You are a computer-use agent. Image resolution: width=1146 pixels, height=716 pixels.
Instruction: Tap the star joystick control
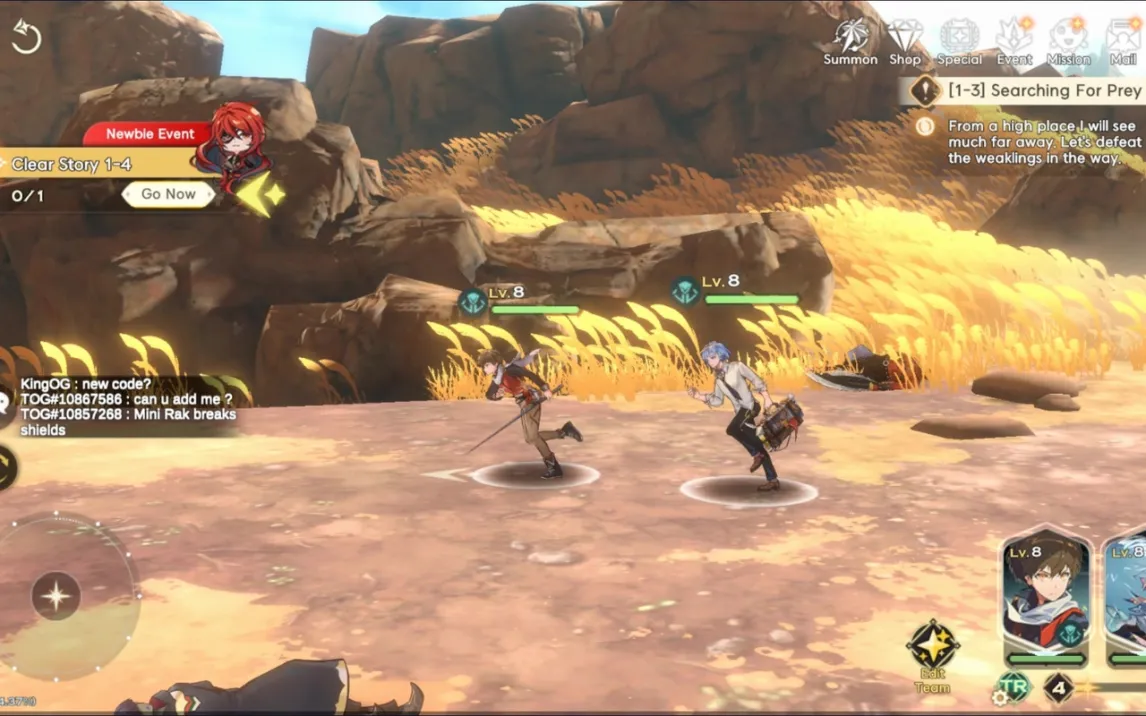pos(56,597)
